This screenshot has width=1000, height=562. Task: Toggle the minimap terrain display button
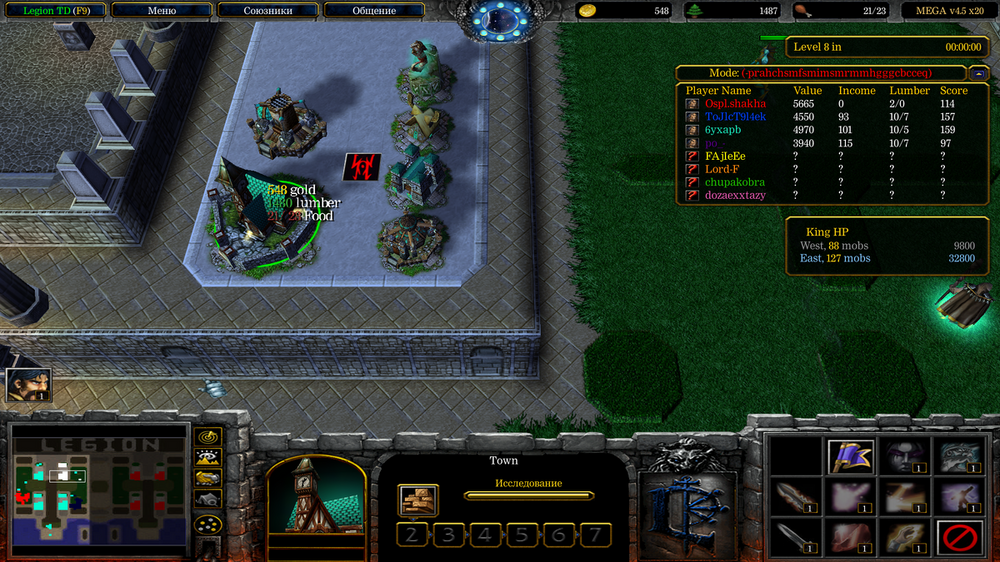point(208,458)
